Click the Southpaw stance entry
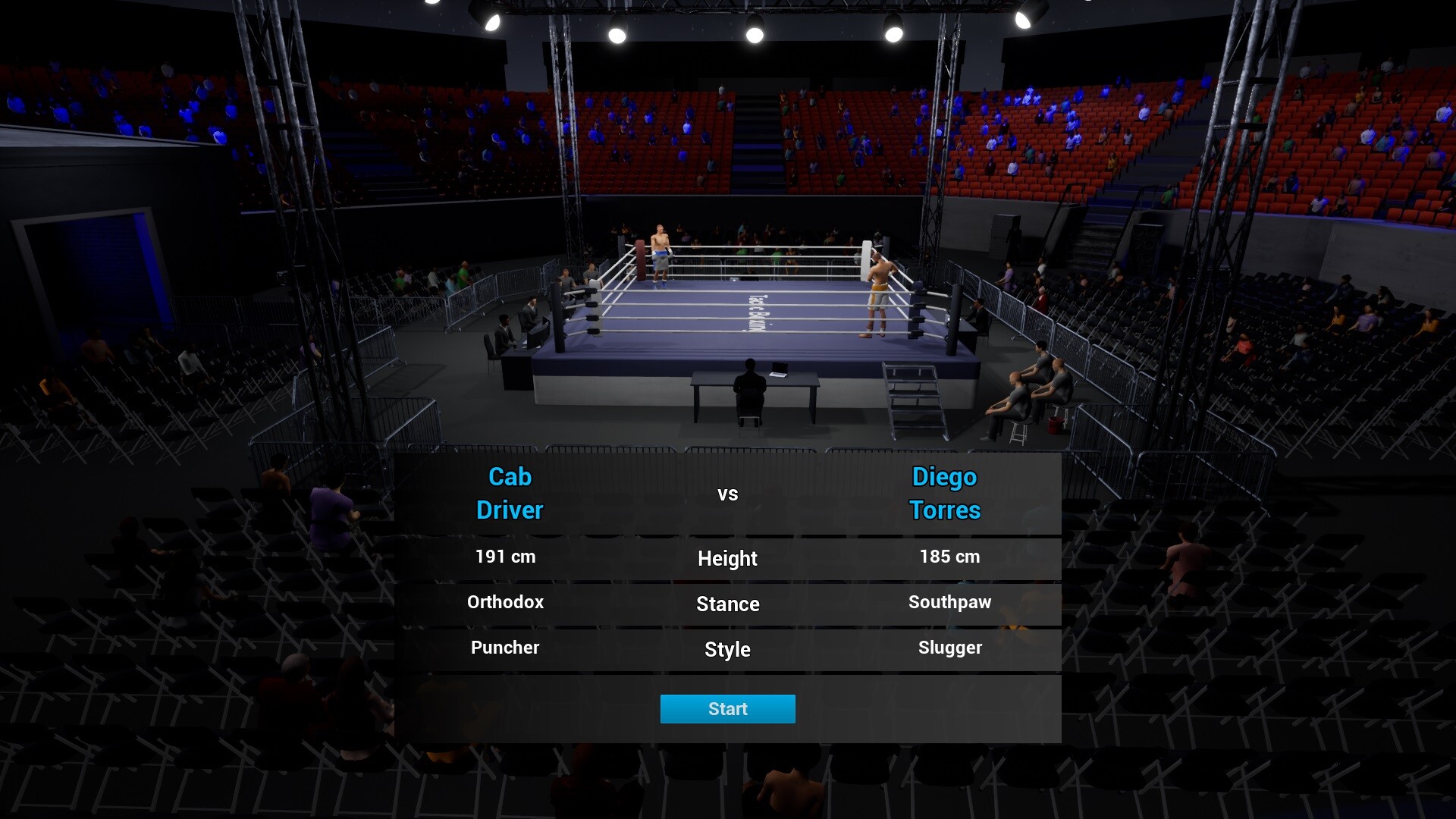Viewport: 1456px width, 819px height. pos(949,602)
